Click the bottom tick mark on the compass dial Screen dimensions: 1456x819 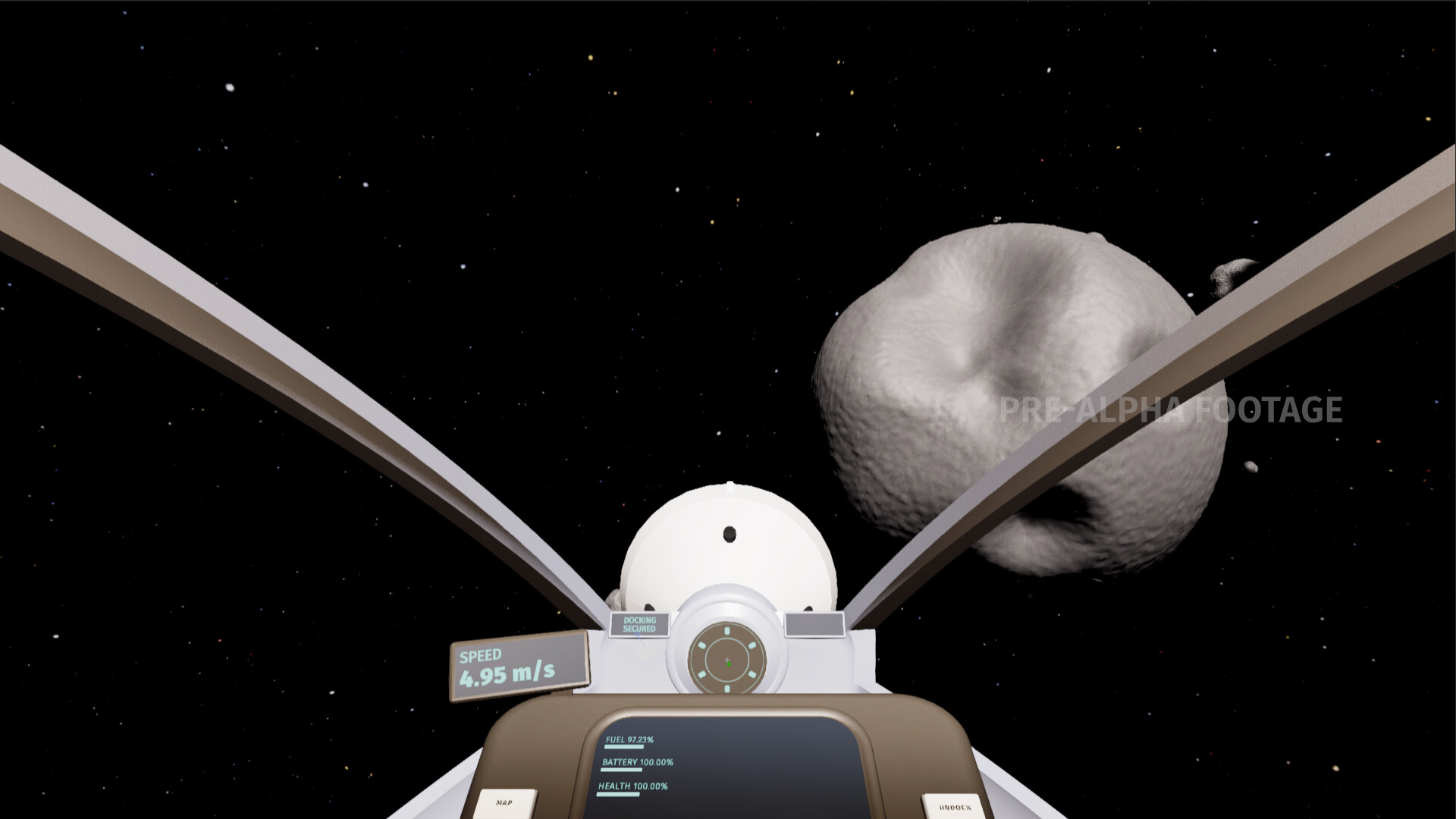tap(726, 688)
